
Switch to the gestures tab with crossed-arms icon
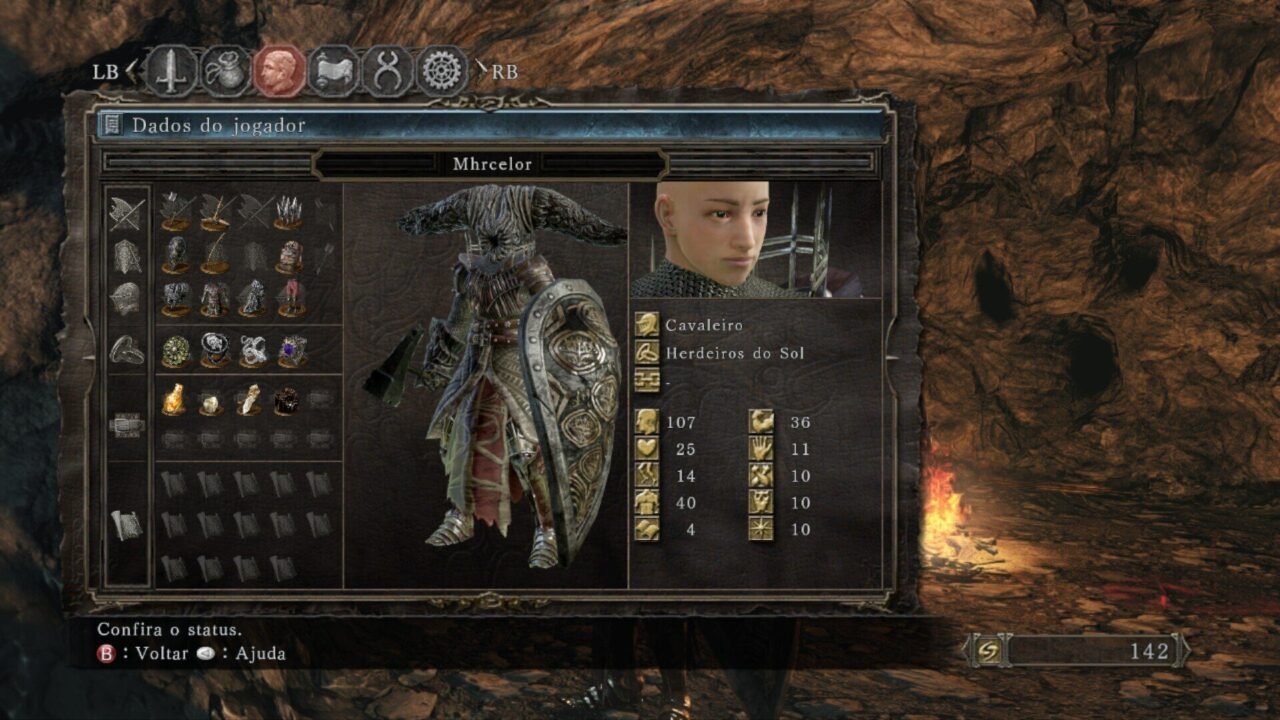coord(387,71)
